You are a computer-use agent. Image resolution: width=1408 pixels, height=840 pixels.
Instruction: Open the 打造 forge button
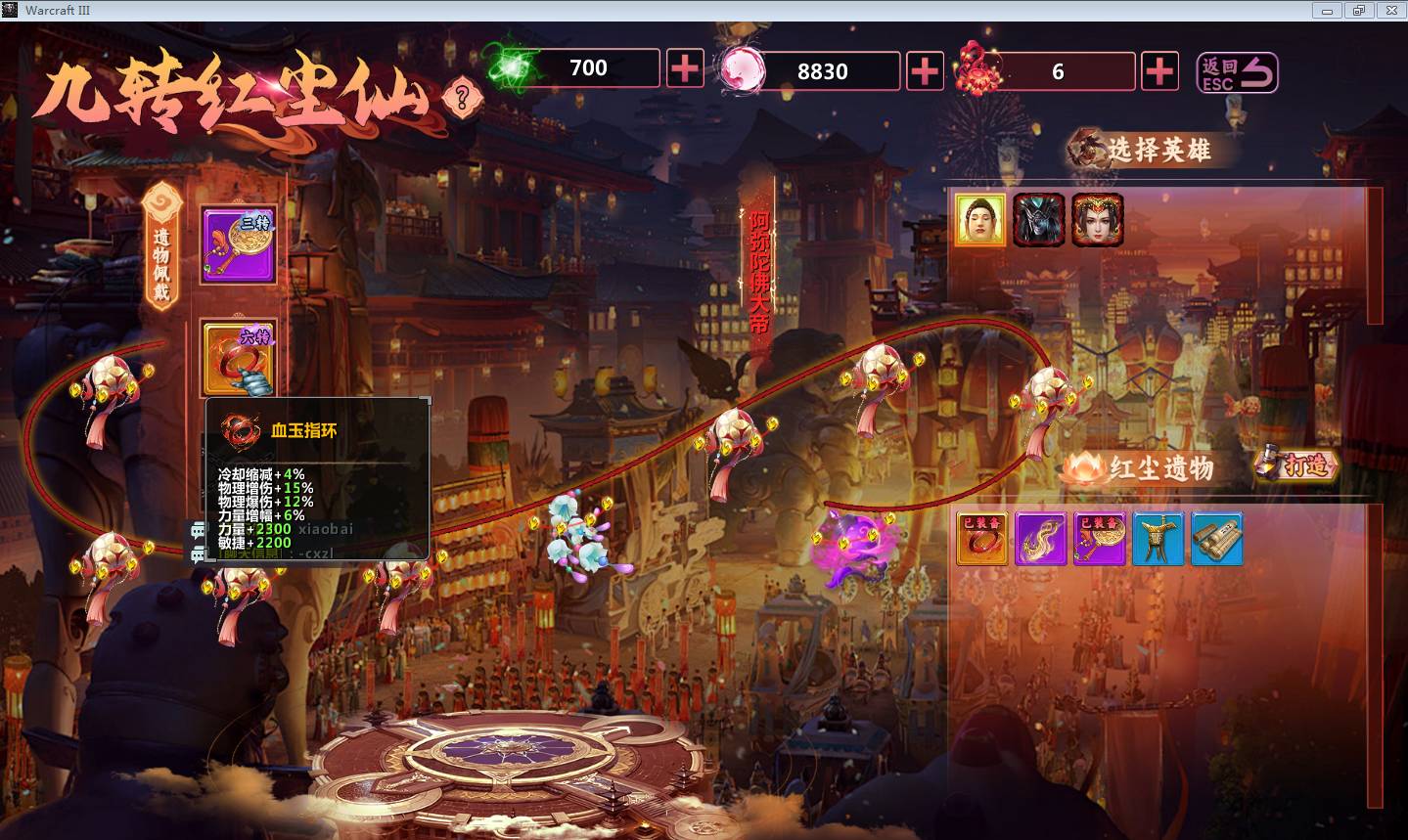[x=1297, y=464]
